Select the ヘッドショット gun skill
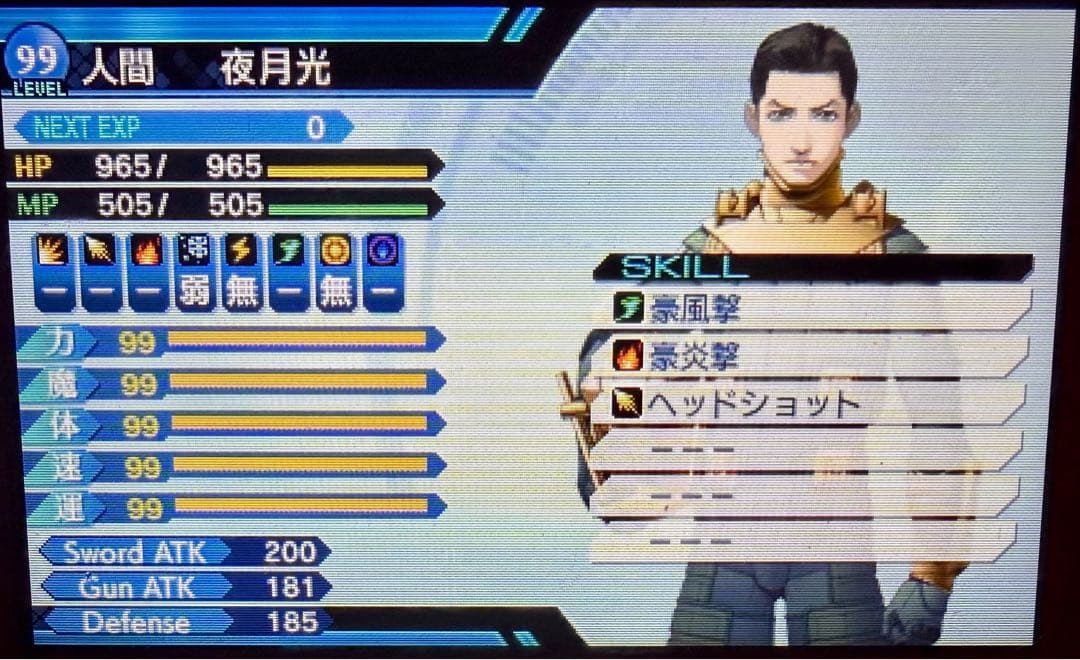1080x660 pixels. pos(810,403)
